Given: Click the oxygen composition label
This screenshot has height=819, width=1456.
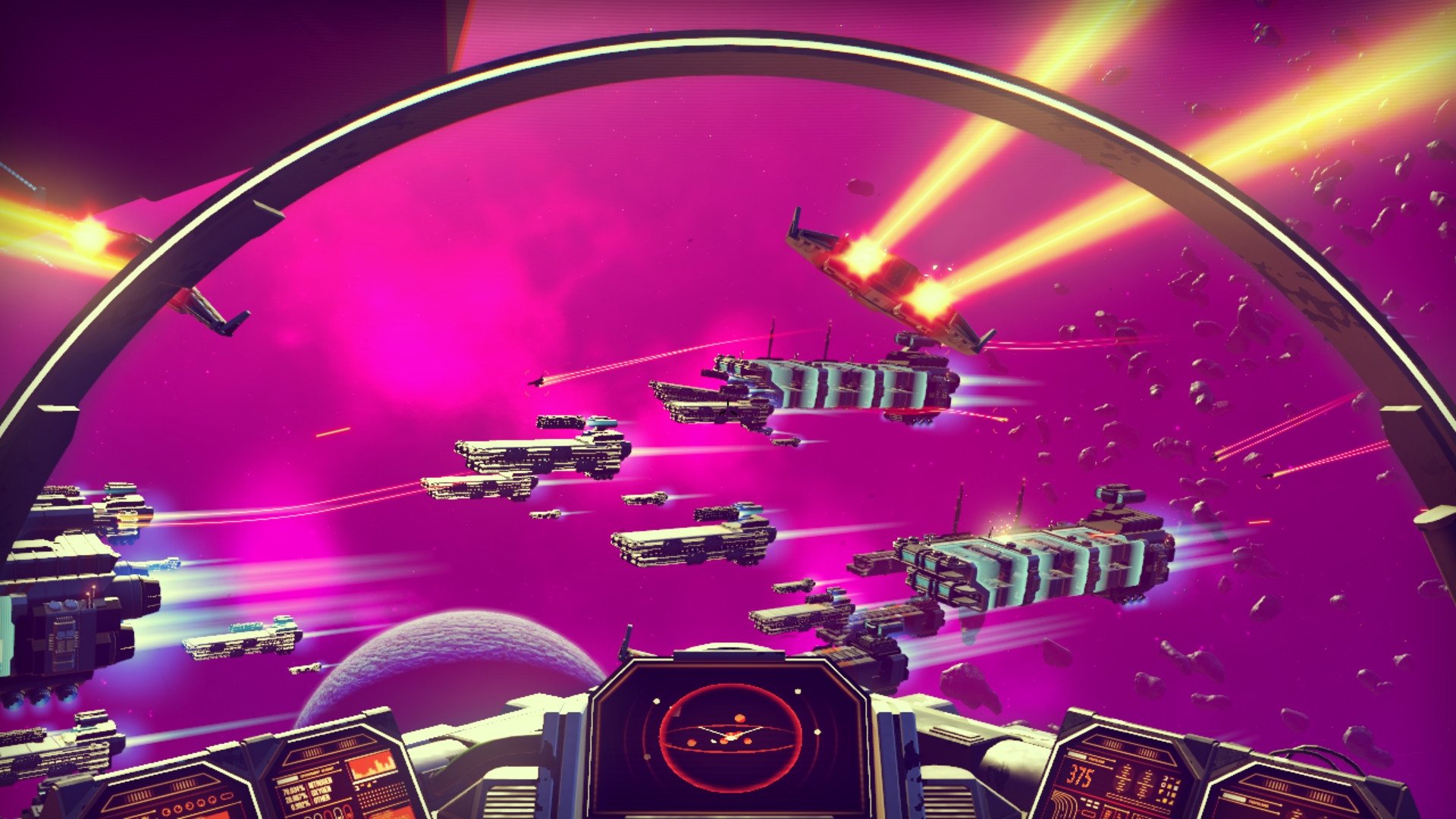Looking at the screenshot, I should pos(321,794).
